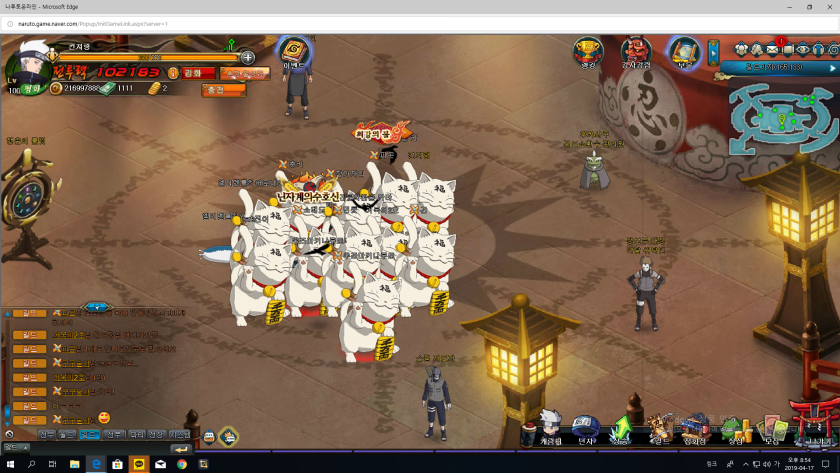This screenshot has width=840, height=473.
Task: Open the mail envelope icon
Action: pos(773,50)
